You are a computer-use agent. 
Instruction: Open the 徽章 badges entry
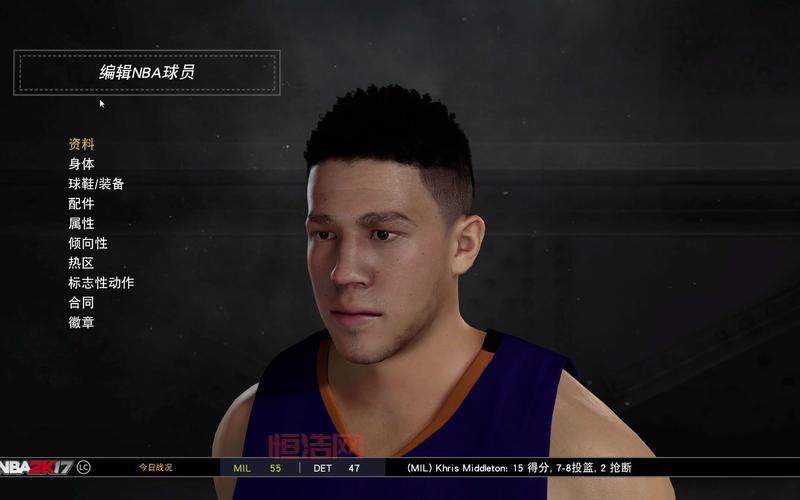pos(81,323)
